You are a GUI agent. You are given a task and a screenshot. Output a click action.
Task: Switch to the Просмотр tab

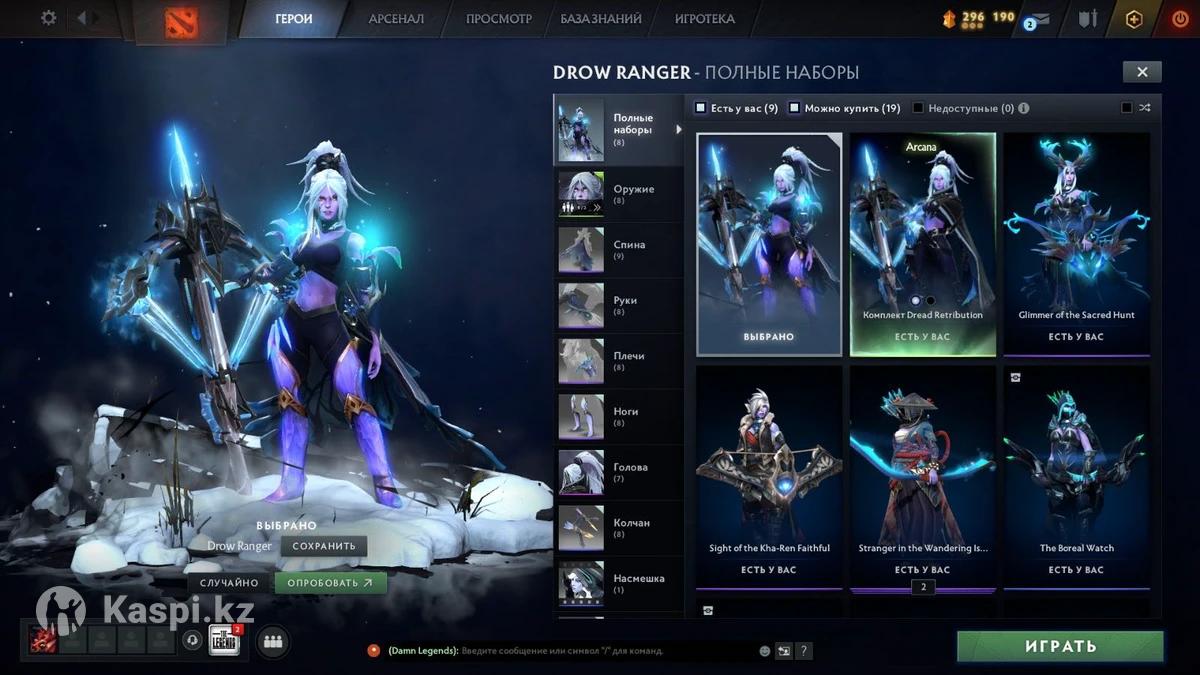point(499,19)
